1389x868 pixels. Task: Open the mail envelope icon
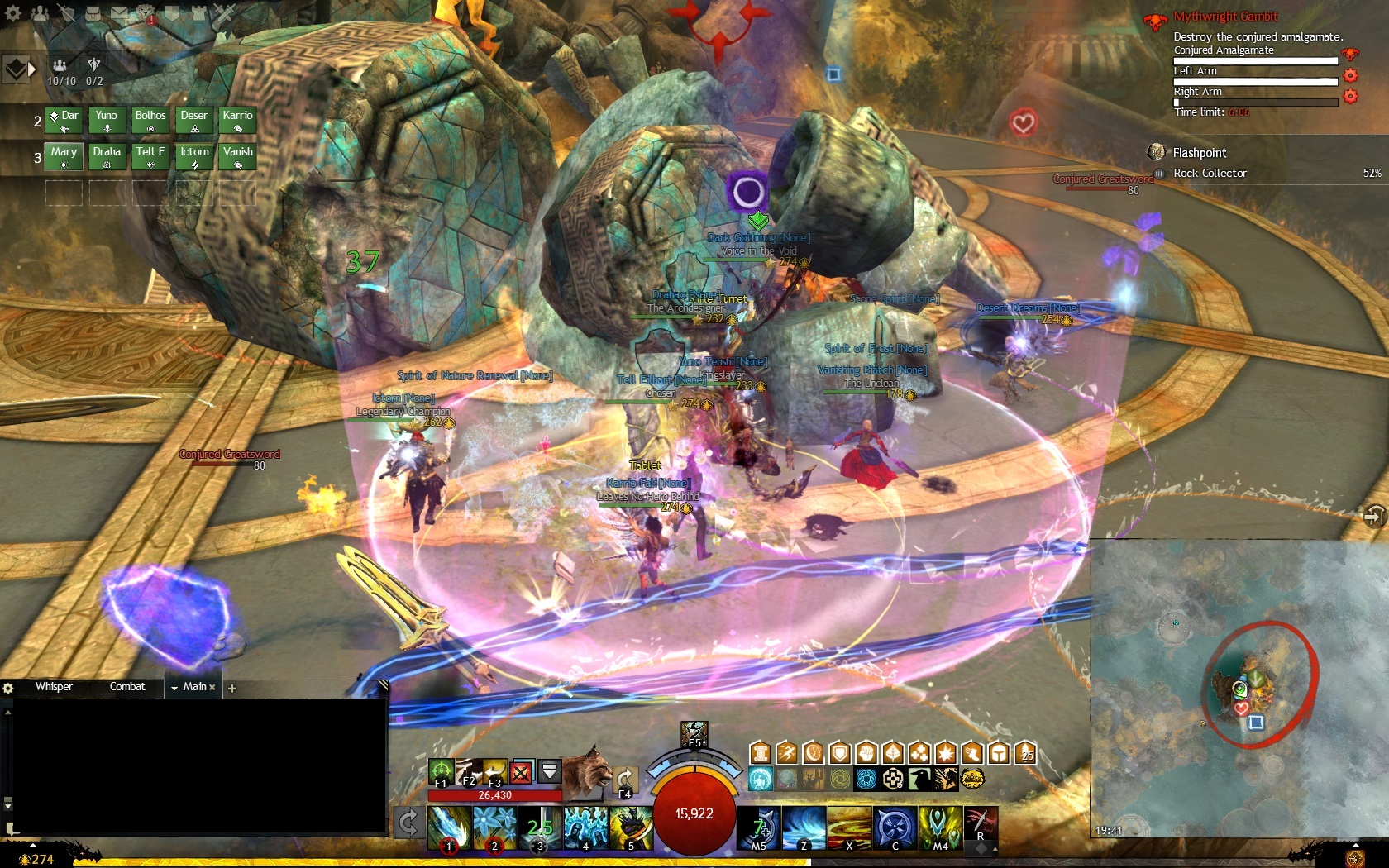click(x=120, y=13)
